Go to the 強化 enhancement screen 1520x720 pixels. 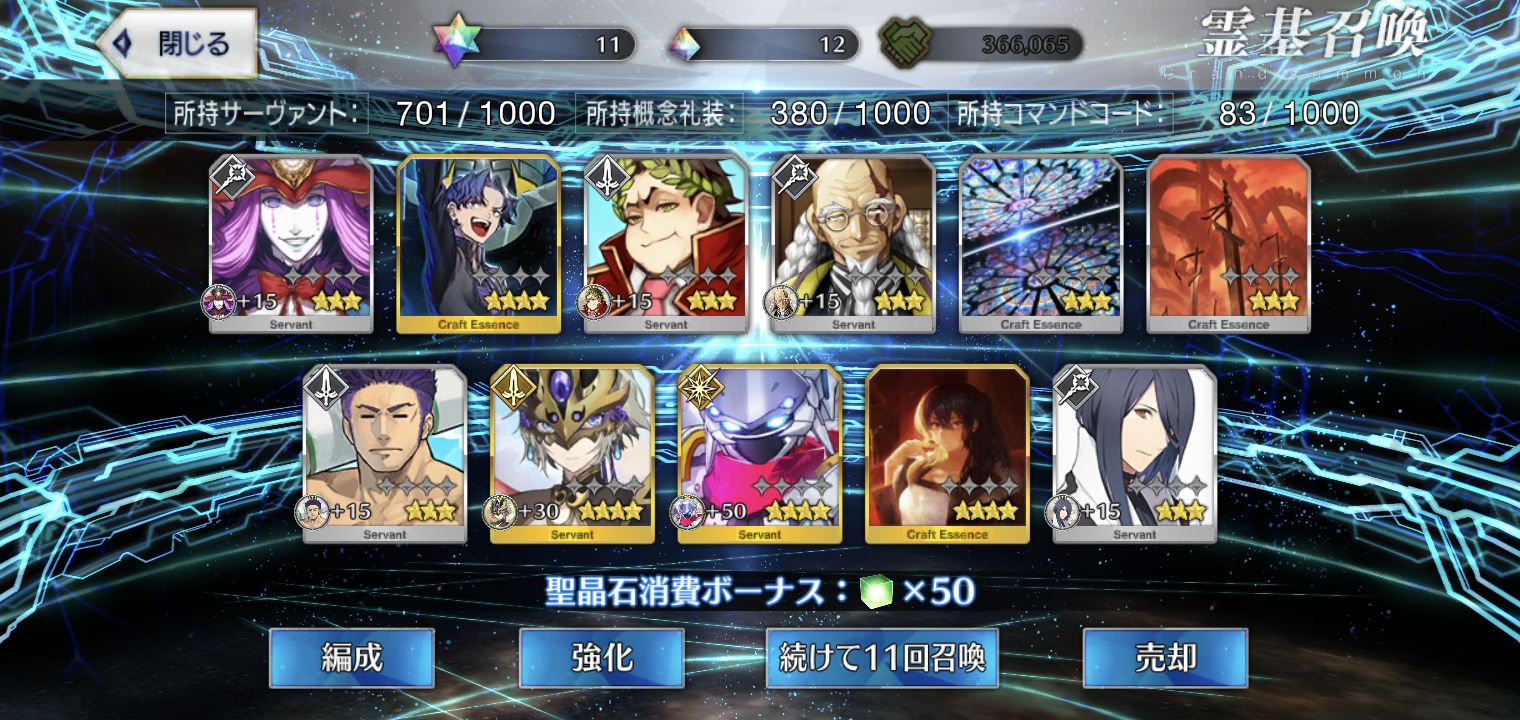pos(601,658)
